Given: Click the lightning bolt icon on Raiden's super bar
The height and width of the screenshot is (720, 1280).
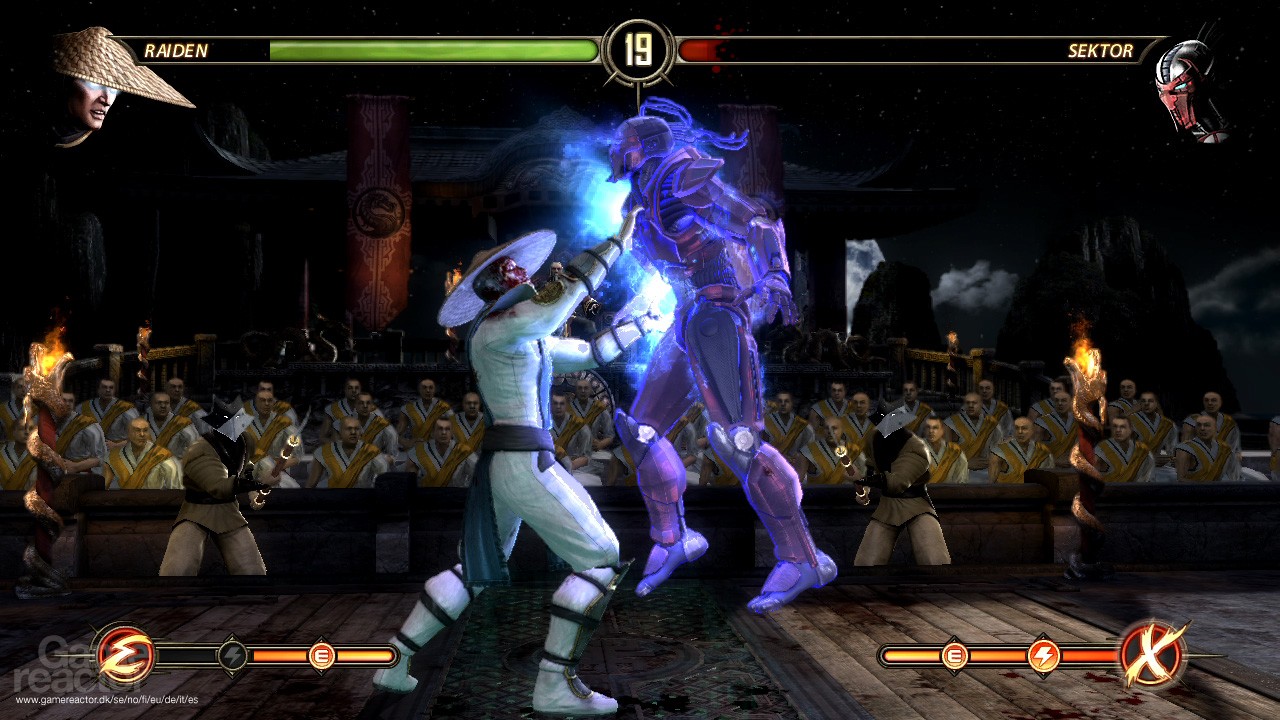Looking at the screenshot, I should click(x=231, y=656).
